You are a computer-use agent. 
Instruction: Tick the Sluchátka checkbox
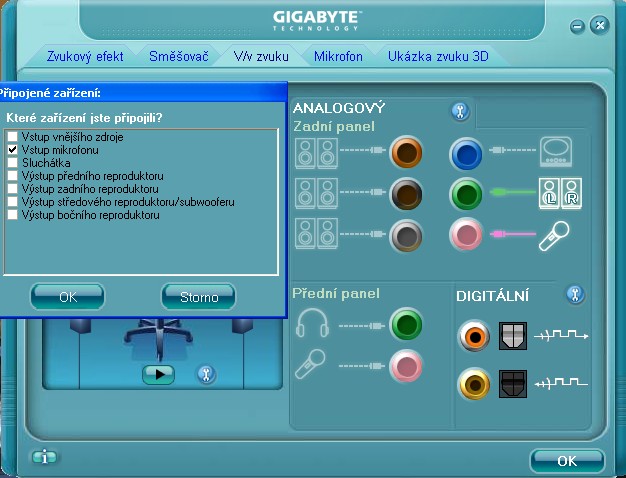(x=13, y=162)
